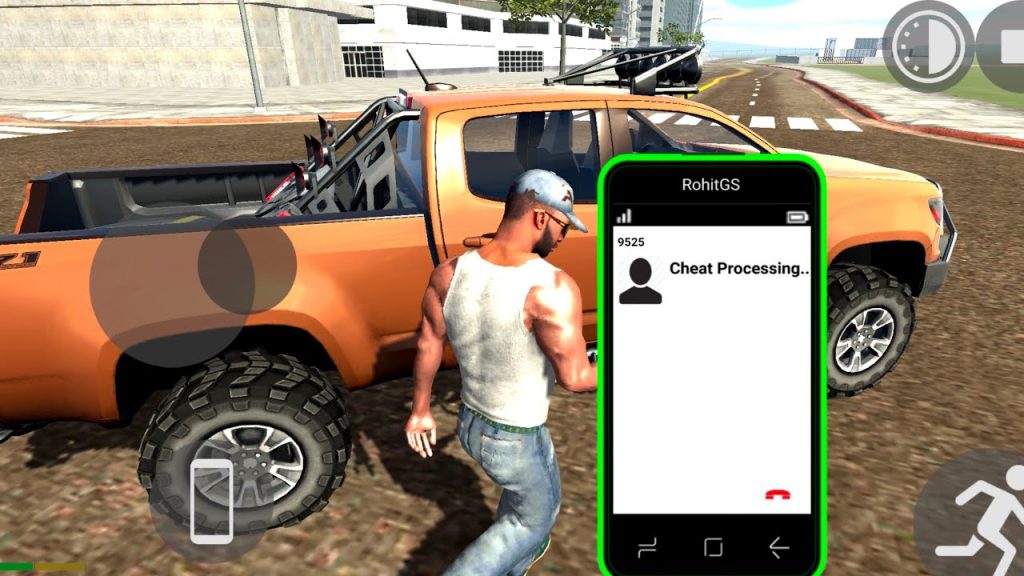Tap the phone's recent apps button
The width and height of the screenshot is (1024, 576).
pyautogui.click(x=647, y=547)
